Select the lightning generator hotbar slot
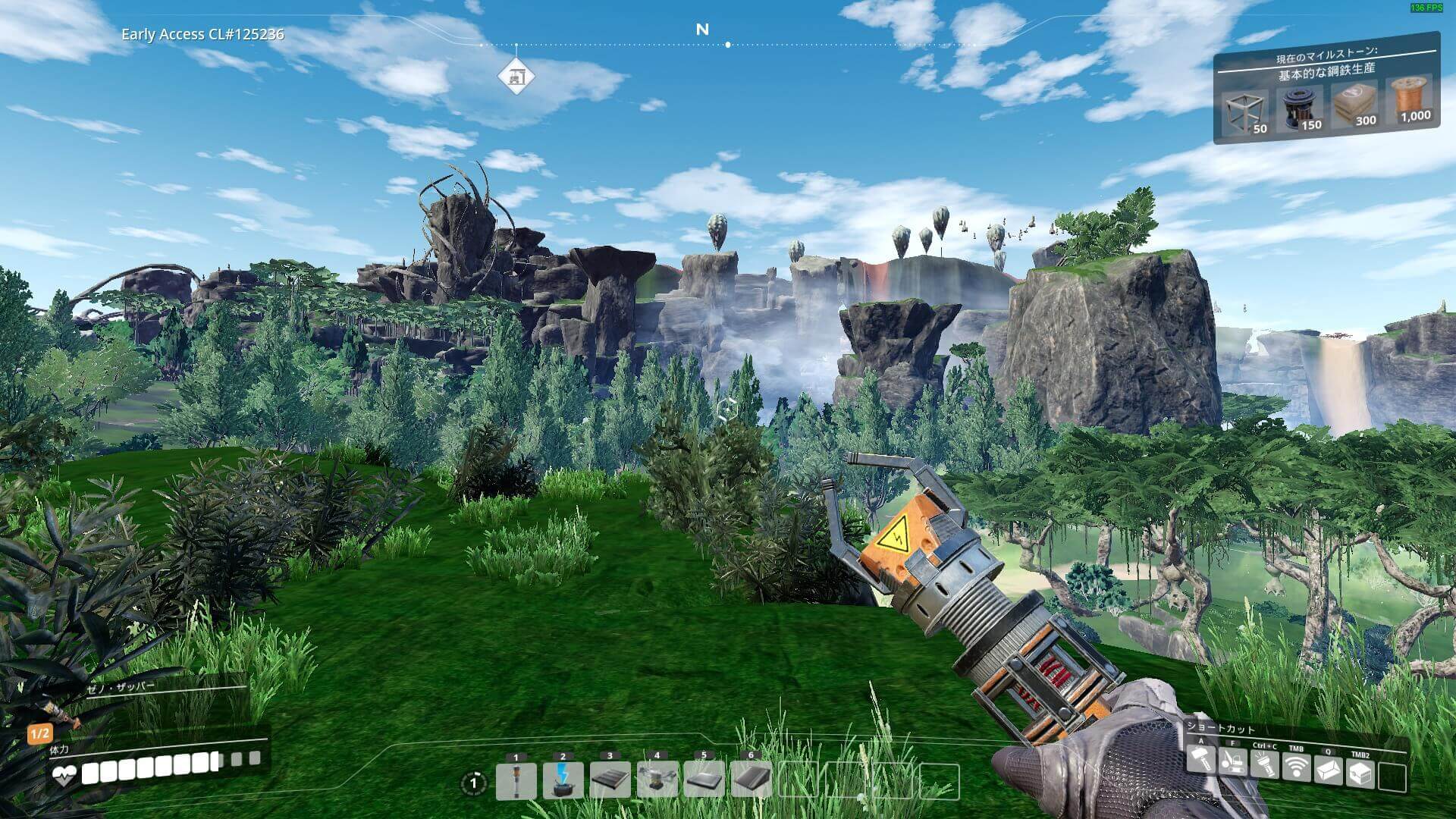Screen dimensions: 1456x819 (563, 782)
